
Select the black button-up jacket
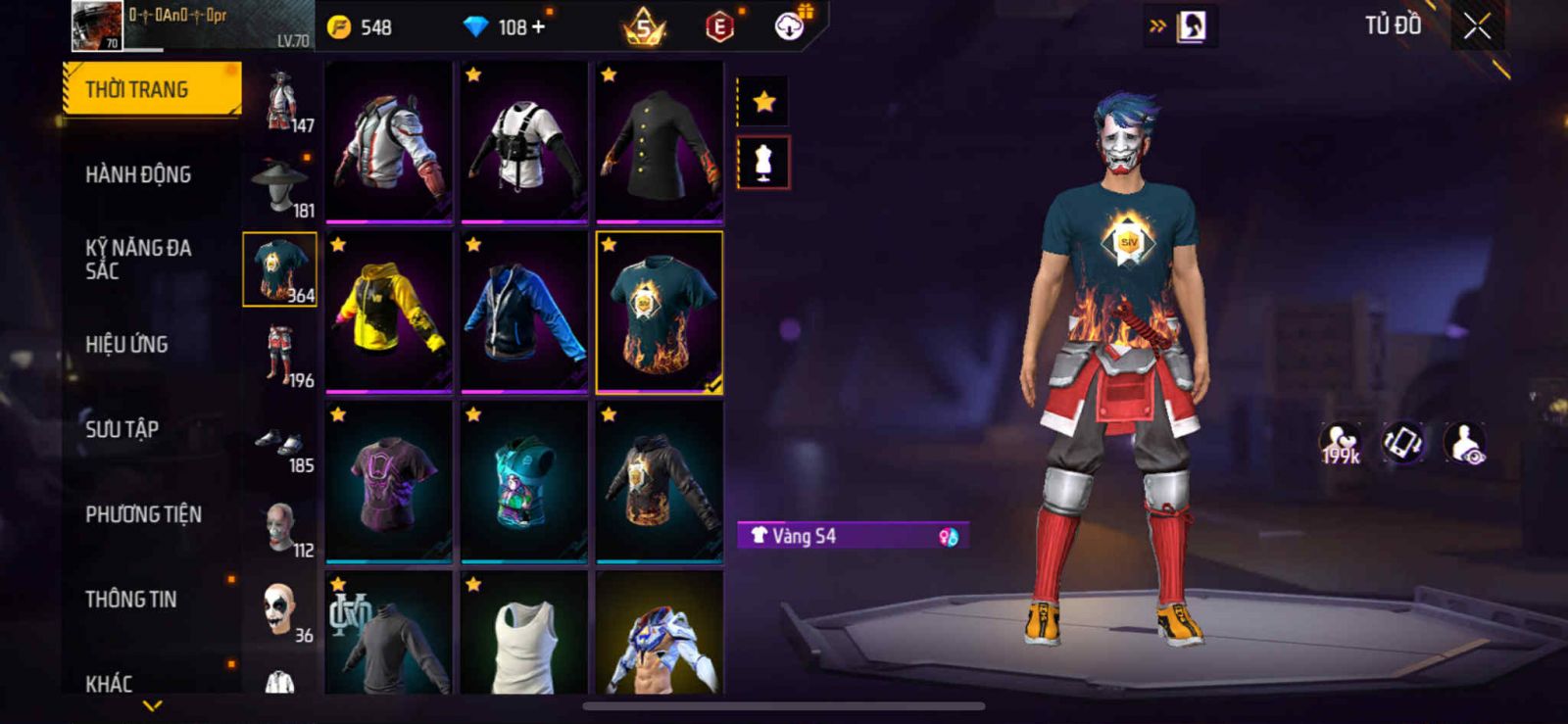(660, 142)
